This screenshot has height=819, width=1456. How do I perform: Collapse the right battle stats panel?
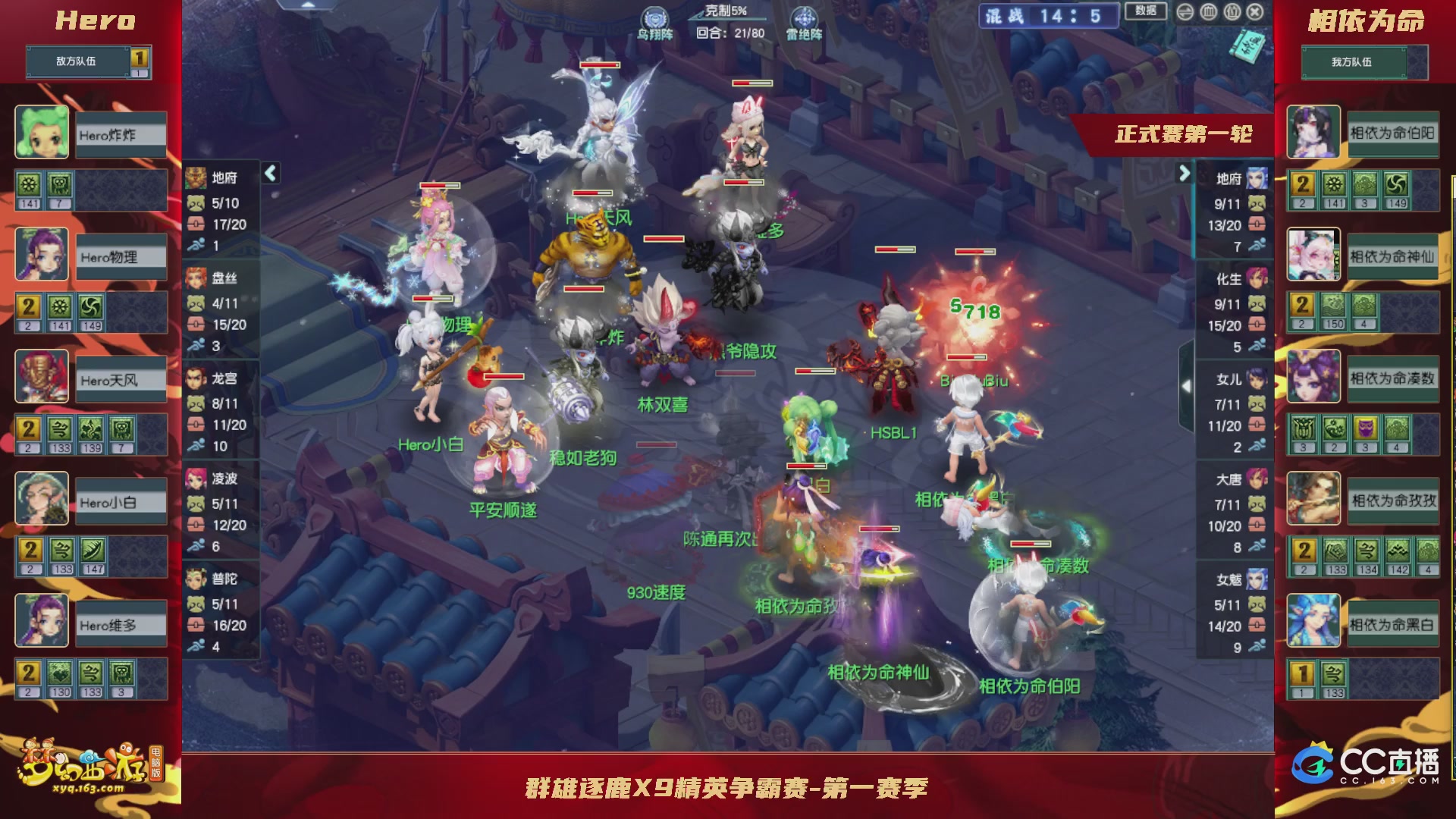tap(1185, 174)
